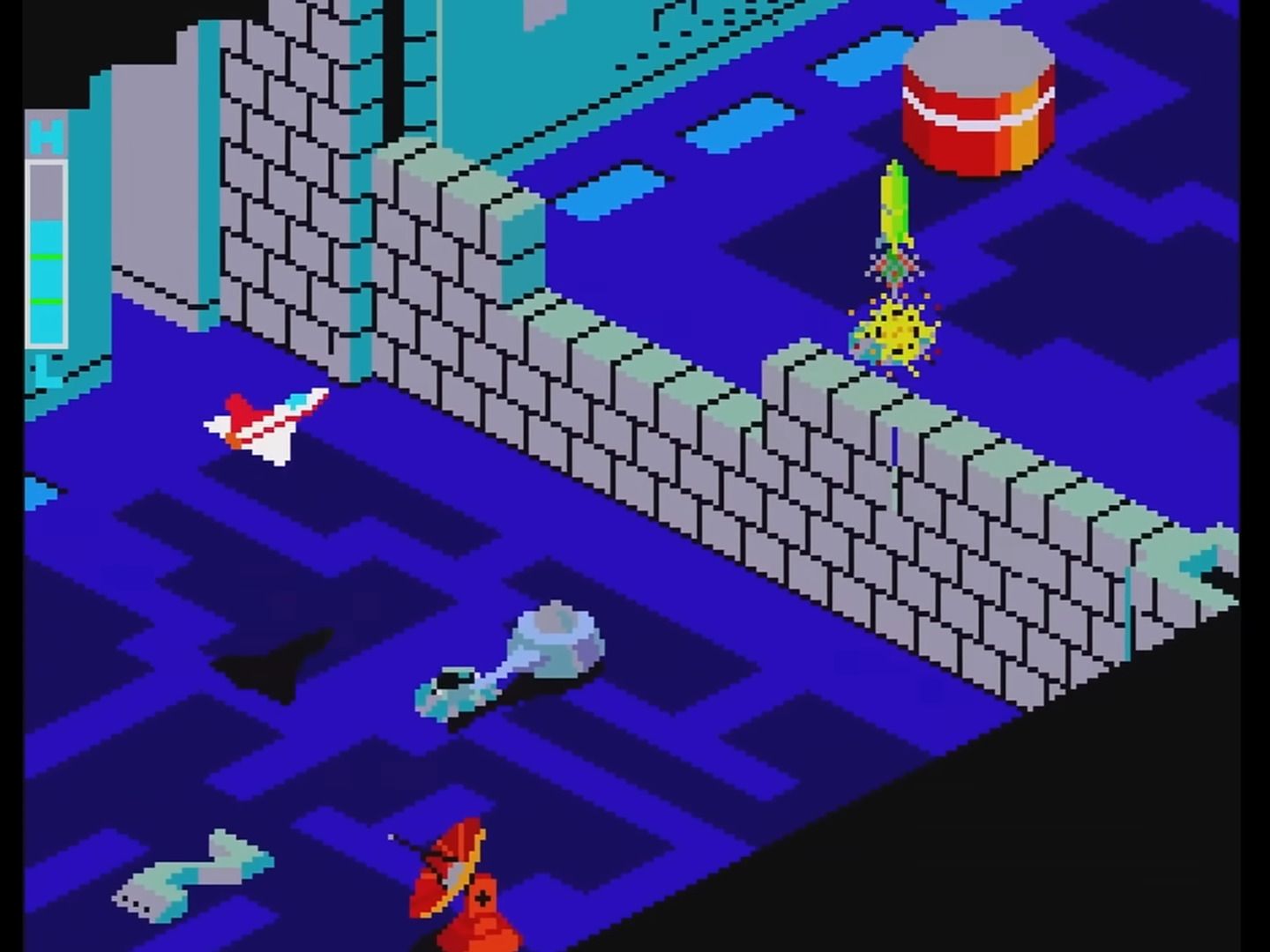Click the L marker below the altitude gauge
Viewport: 1270px width, 952px height.
49,370
